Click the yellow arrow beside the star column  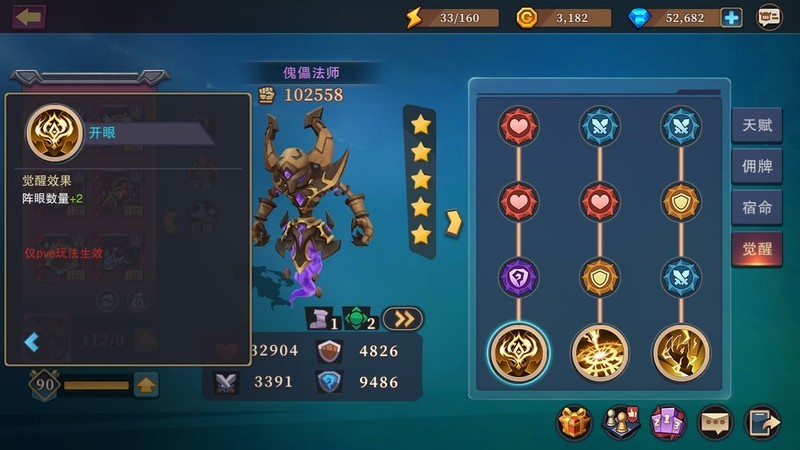point(452,220)
